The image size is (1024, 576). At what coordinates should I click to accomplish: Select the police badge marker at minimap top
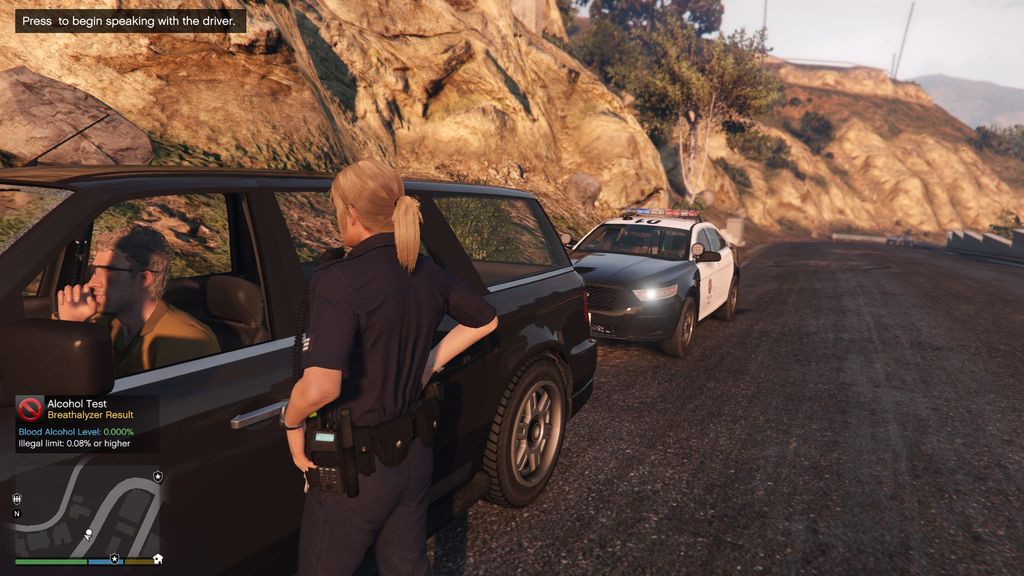pos(158,477)
